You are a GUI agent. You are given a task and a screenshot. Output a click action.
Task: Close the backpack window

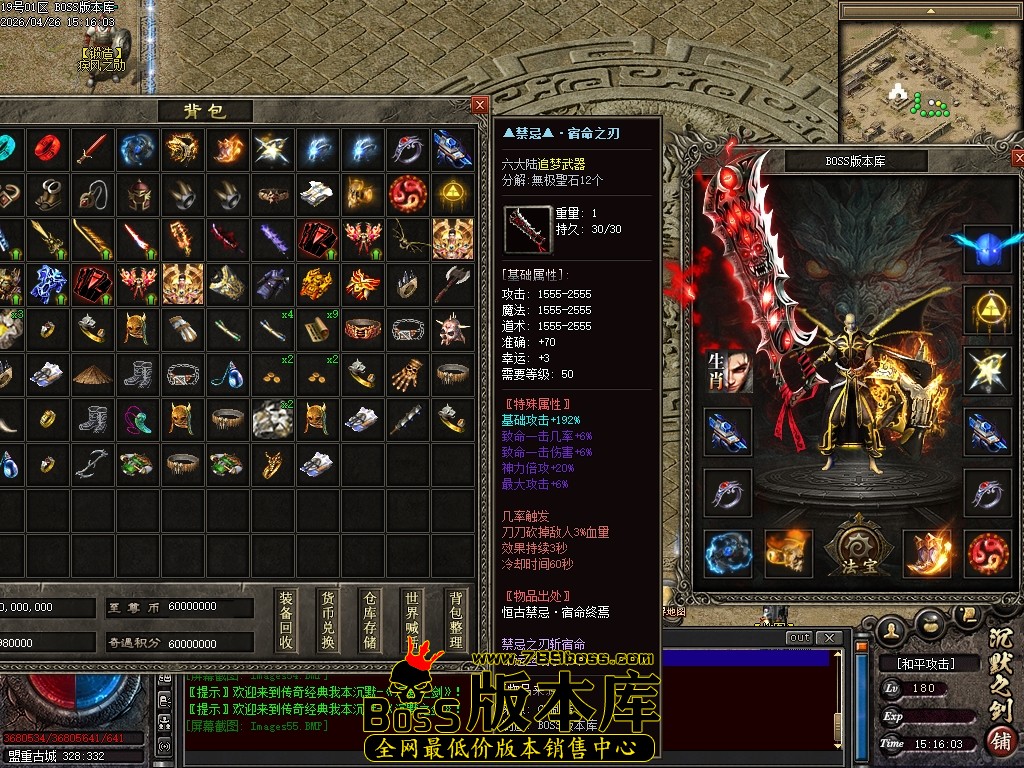pyautogui.click(x=480, y=104)
